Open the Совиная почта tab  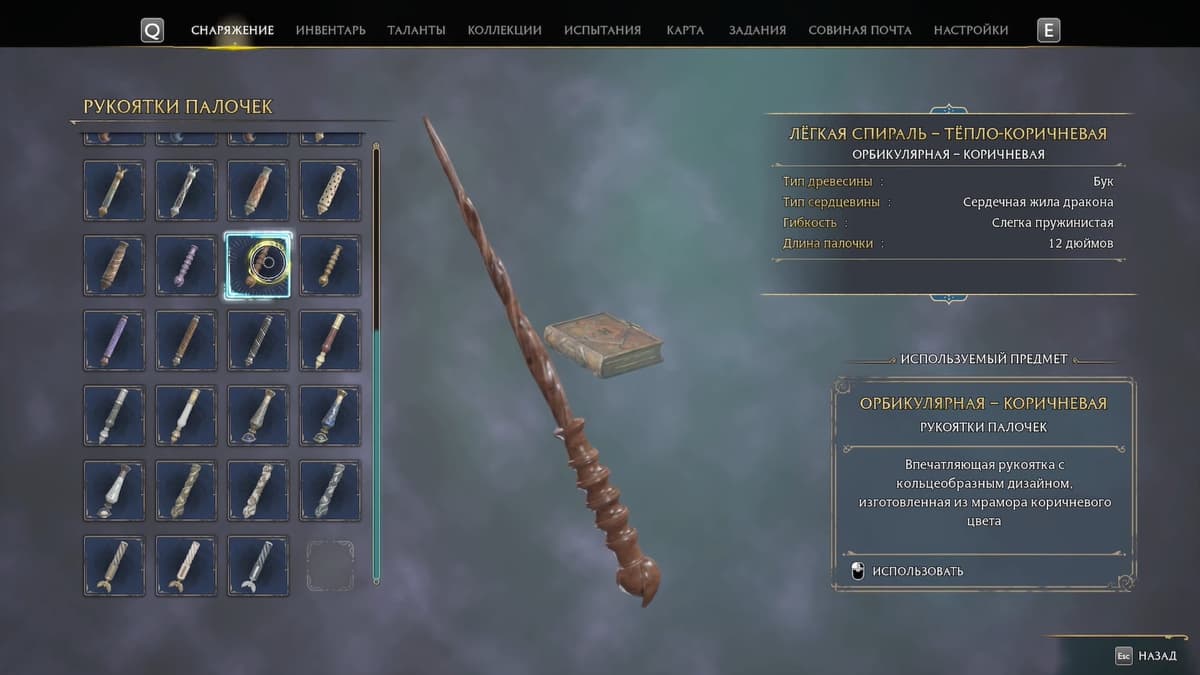[860, 30]
